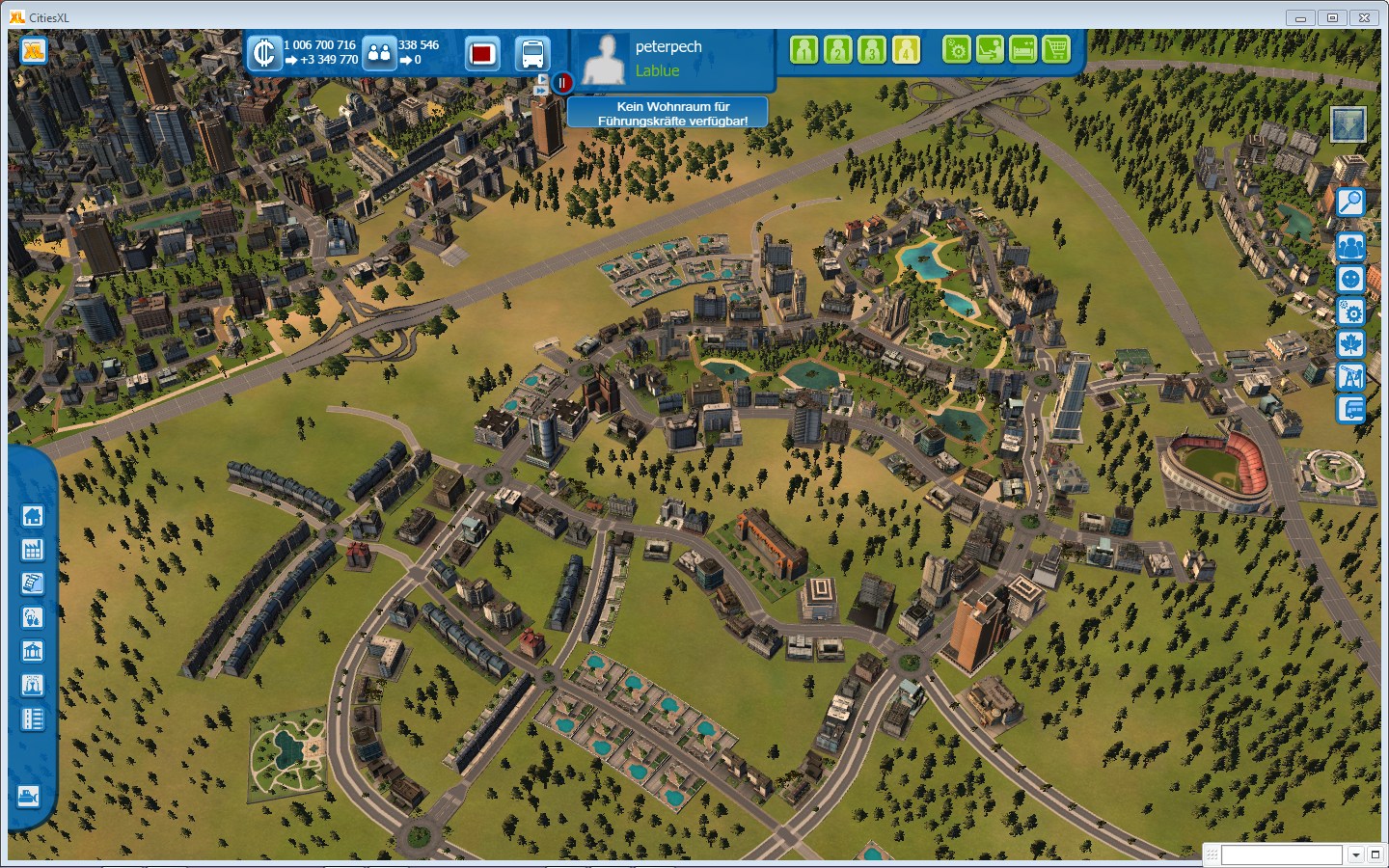Pause the game simulation
Screen dimensions: 1389x868
pos(562,83)
